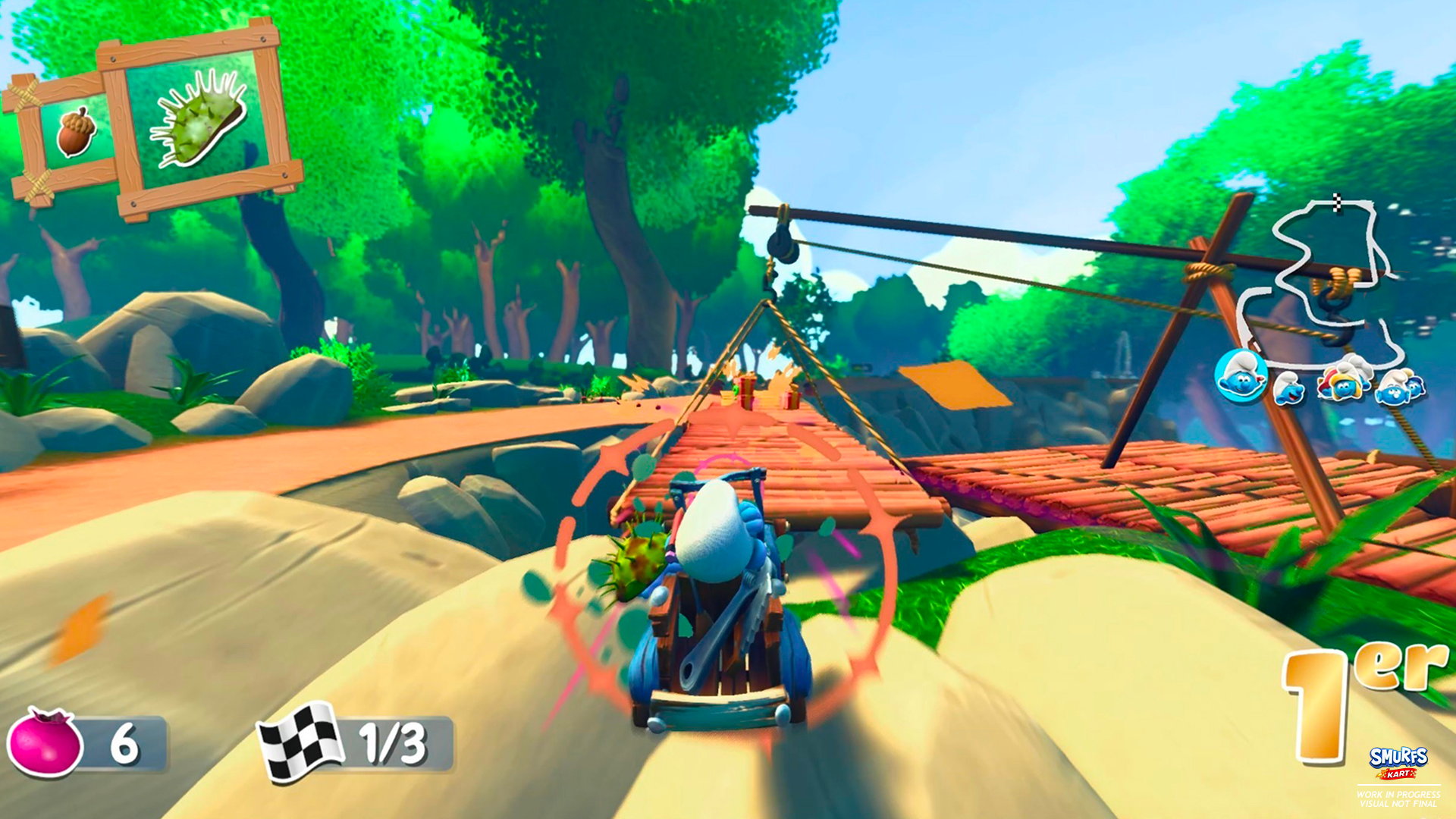Click the Smurf portrait inside the blue circle
This screenshot has height=819, width=1456.
1243,377
